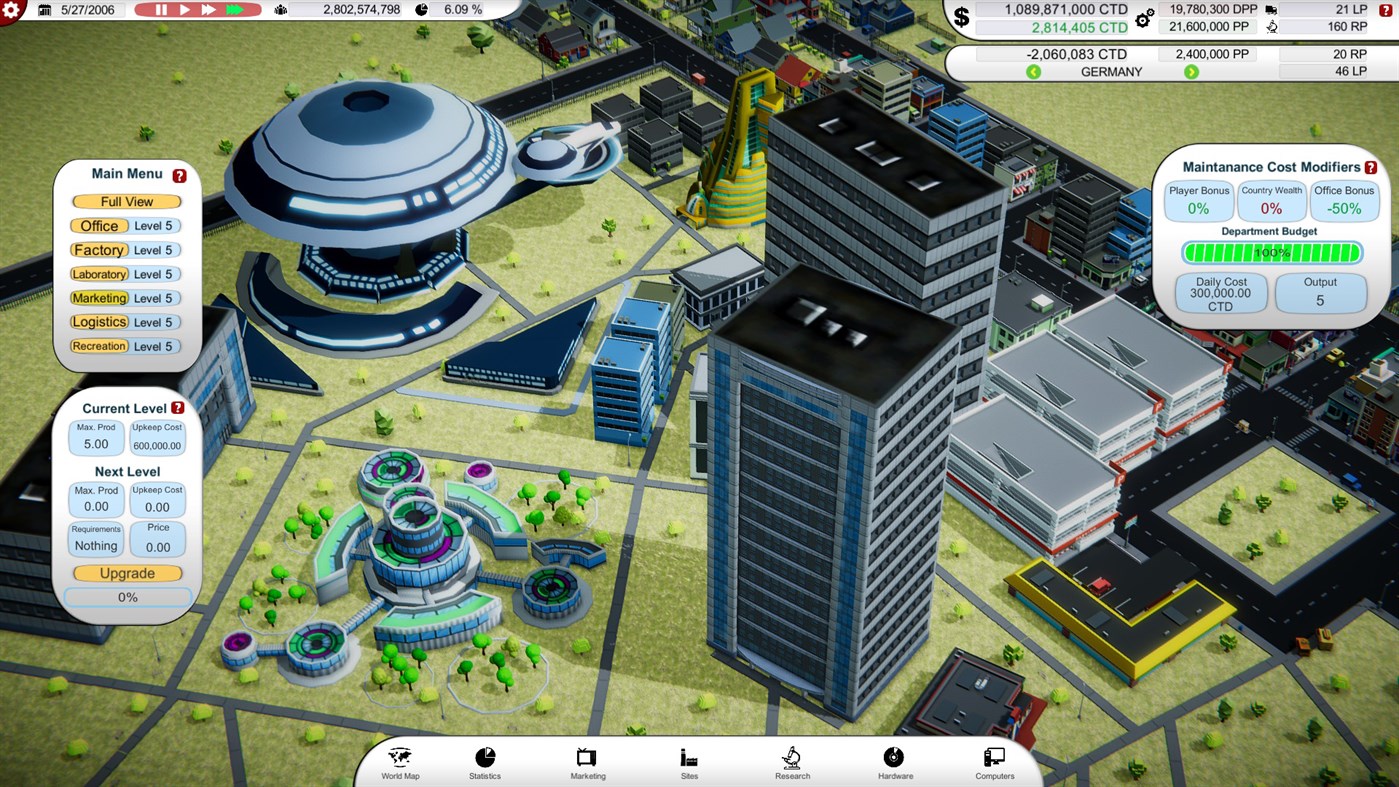The image size is (1399, 787).
Task: Click the Upgrade button under Next Level
Action: pos(127,573)
